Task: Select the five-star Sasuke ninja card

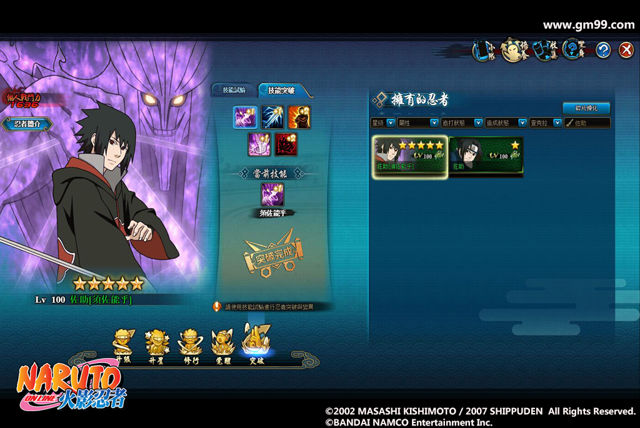Action: (408, 156)
